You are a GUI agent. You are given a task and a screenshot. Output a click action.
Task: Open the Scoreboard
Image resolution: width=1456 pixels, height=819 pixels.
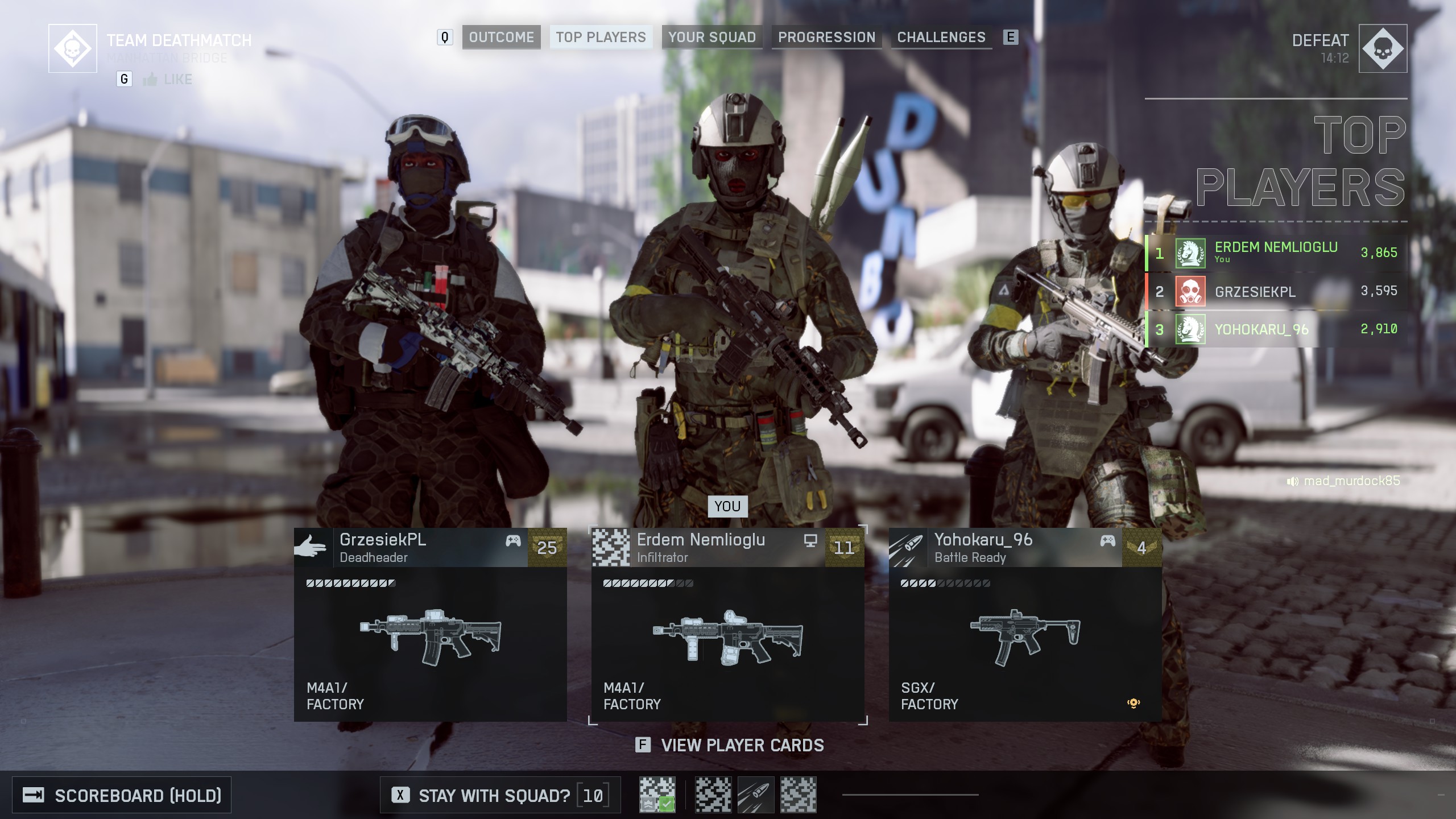122,795
